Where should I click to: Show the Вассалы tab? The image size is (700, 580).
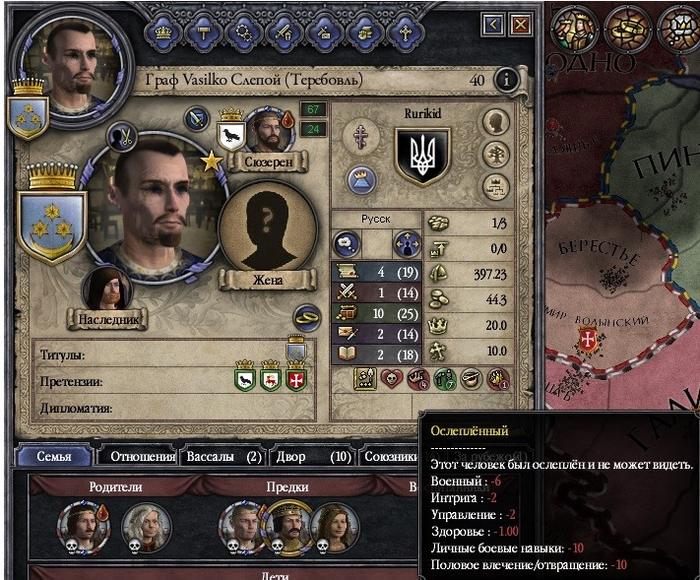pos(221,457)
